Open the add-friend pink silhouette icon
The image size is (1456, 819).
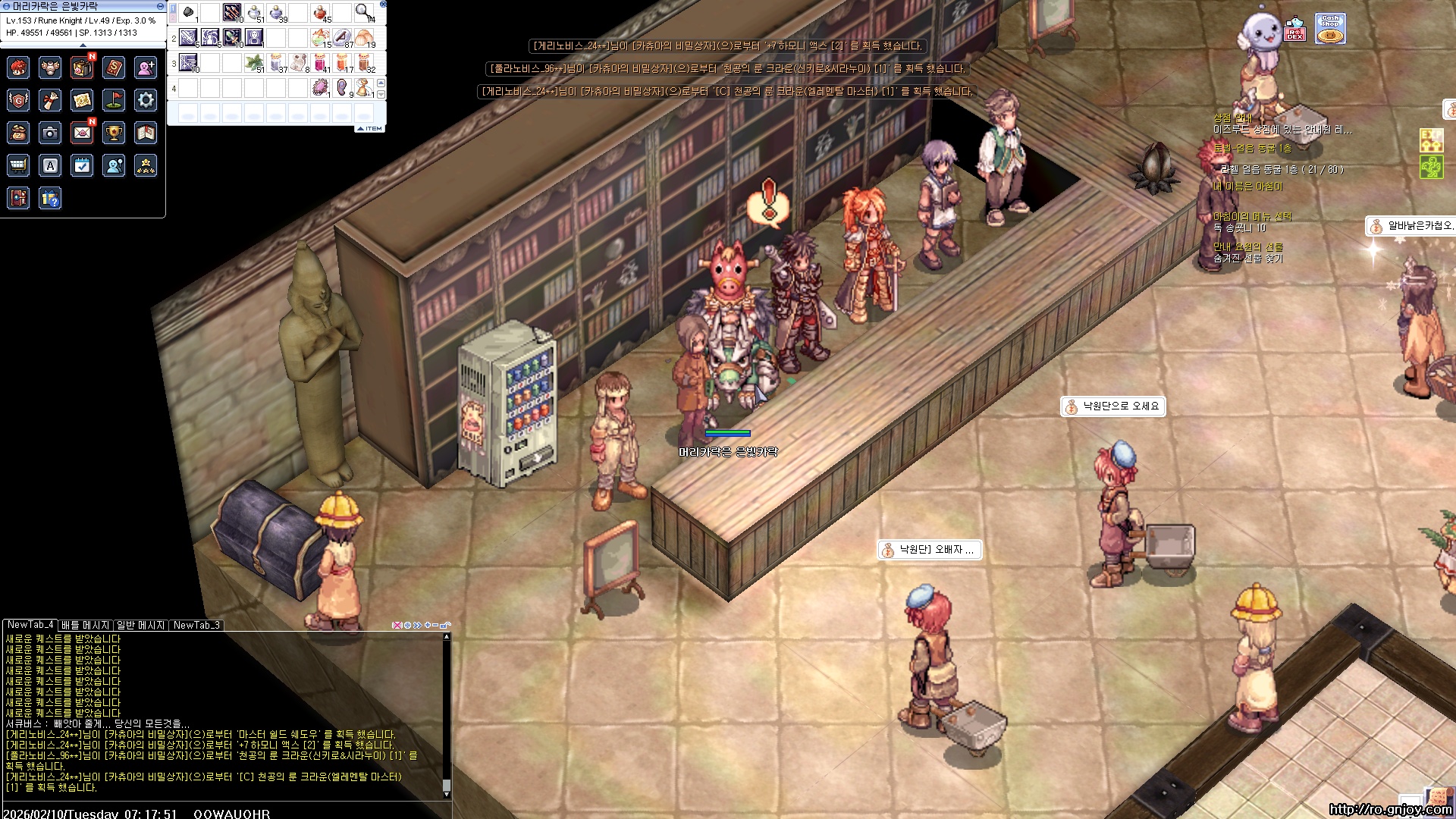[146, 67]
